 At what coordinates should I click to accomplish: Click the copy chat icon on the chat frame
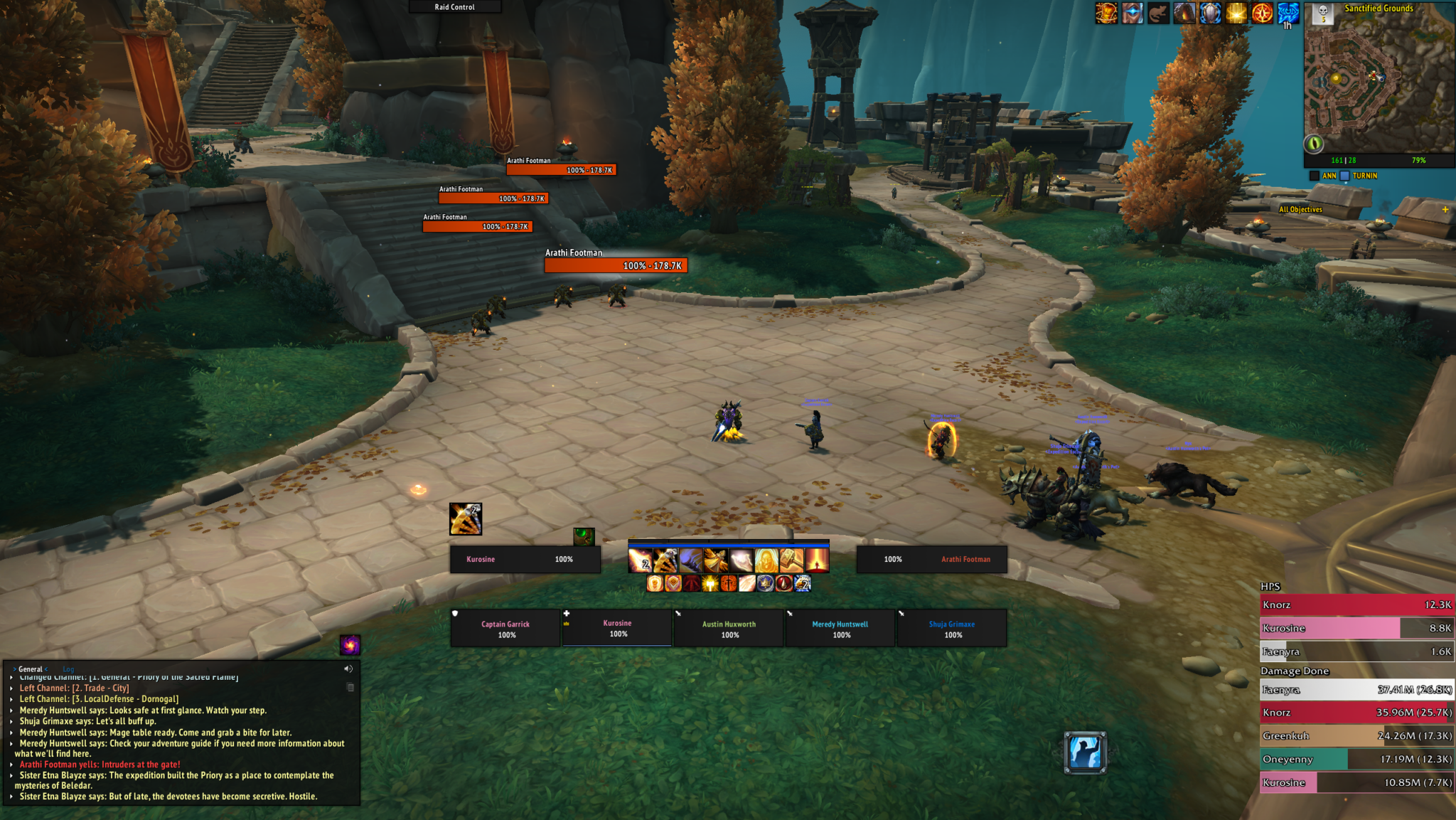click(350, 687)
